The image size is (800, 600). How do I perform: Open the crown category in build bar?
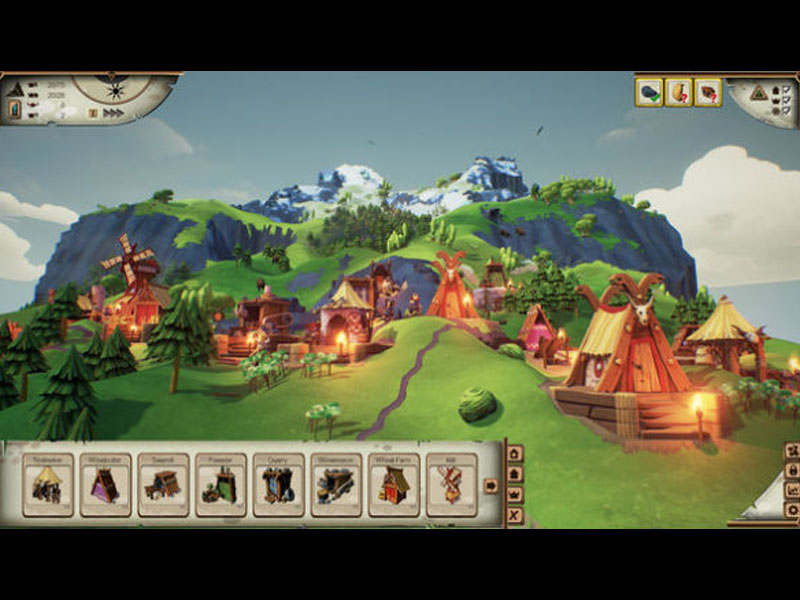click(515, 494)
